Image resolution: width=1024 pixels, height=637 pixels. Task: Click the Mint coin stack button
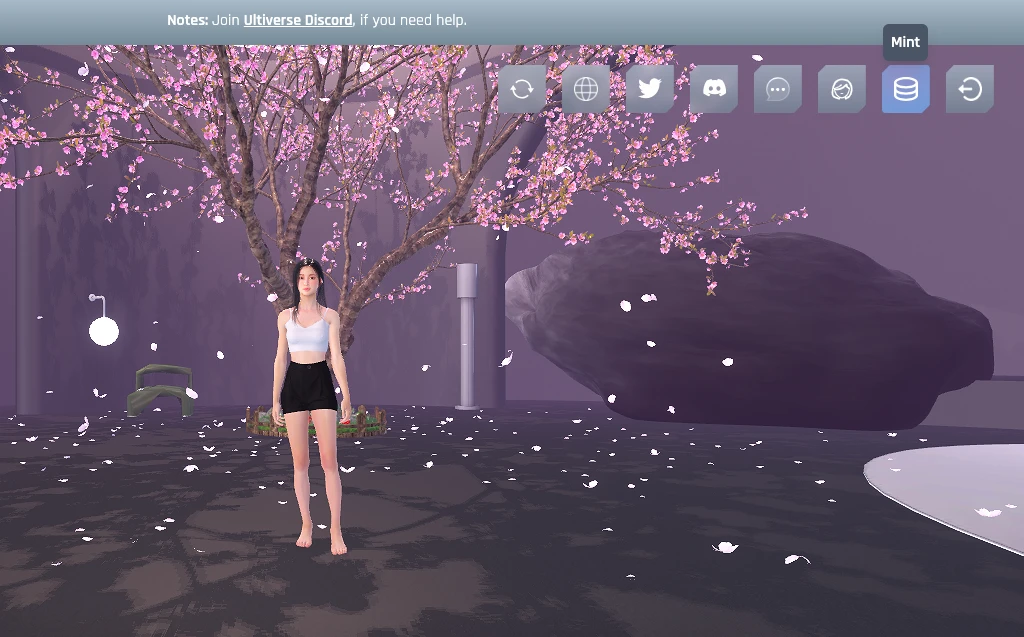[x=906, y=90]
